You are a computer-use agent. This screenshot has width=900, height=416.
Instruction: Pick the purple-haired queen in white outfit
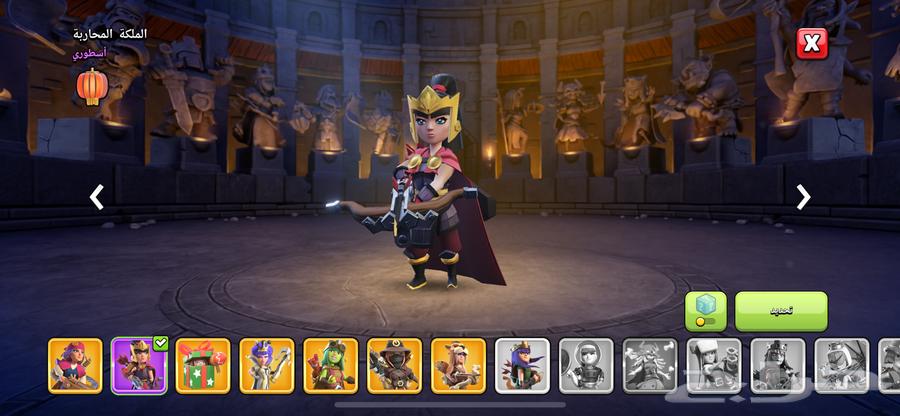(267, 365)
